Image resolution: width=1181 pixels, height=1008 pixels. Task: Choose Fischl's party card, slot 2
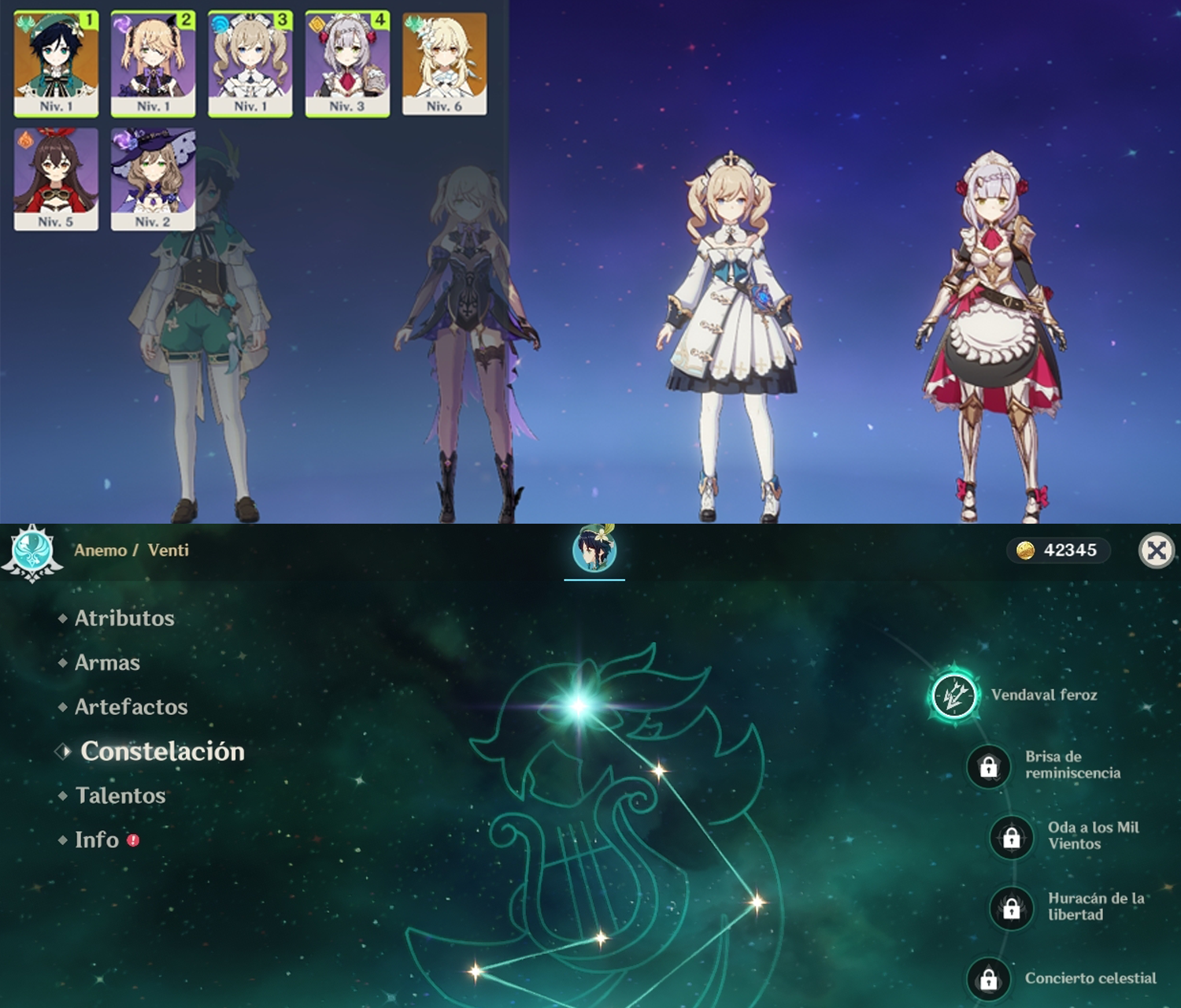click(x=153, y=64)
